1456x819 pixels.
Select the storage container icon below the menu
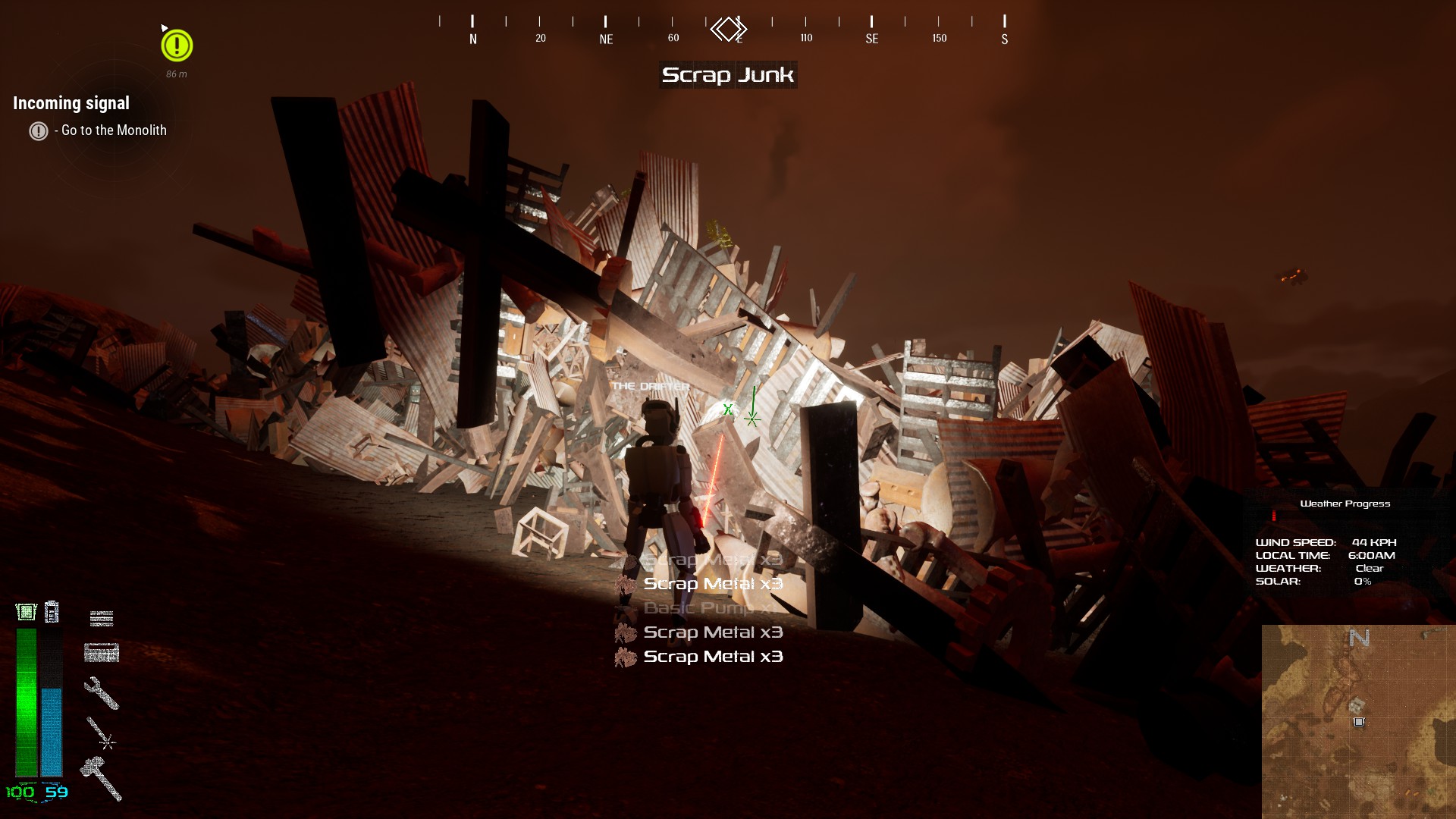102,653
